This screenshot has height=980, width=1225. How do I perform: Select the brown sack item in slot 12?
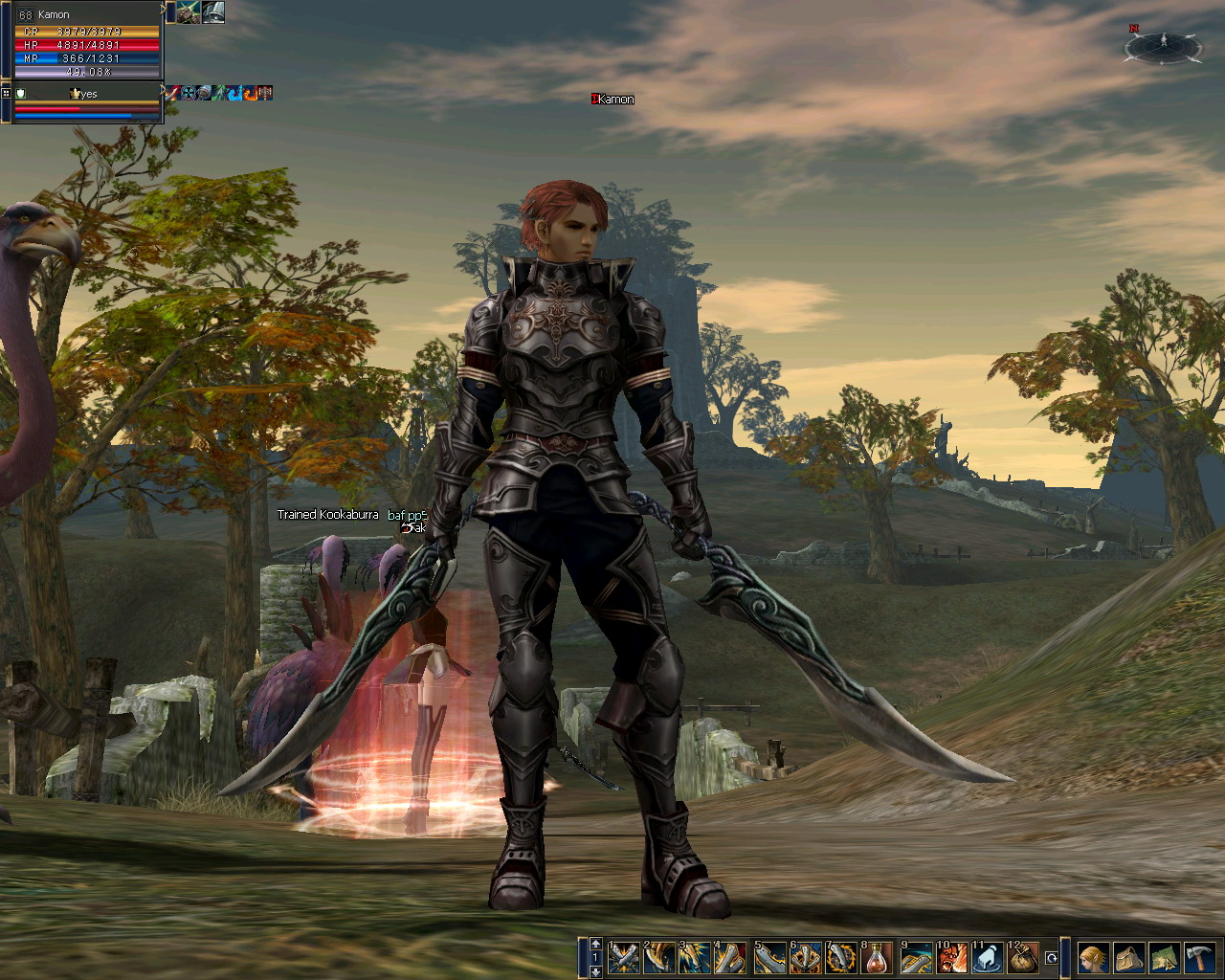(x=1023, y=957)
